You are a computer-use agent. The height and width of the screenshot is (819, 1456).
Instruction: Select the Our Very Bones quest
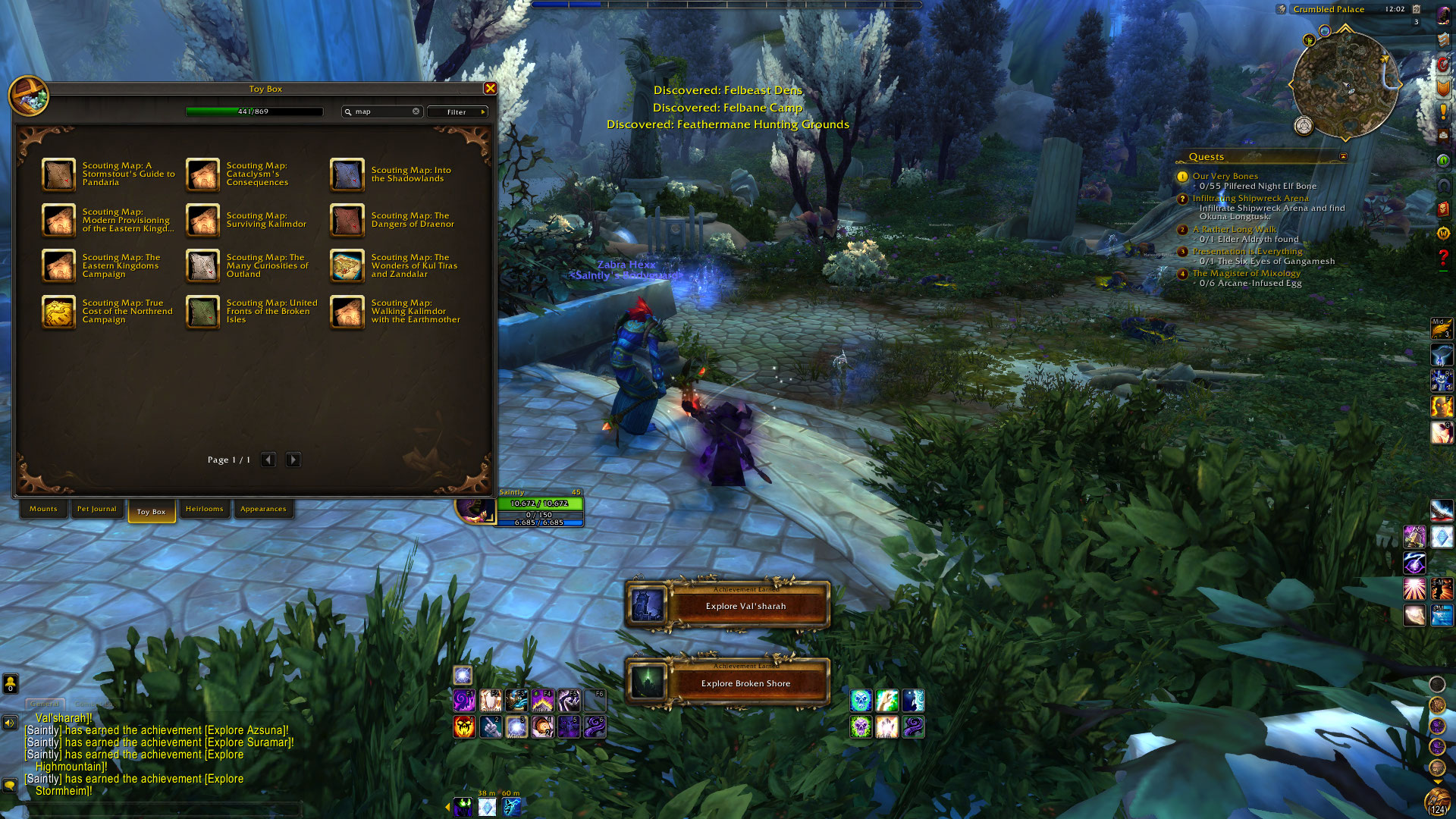click(x=1225, y=176)
